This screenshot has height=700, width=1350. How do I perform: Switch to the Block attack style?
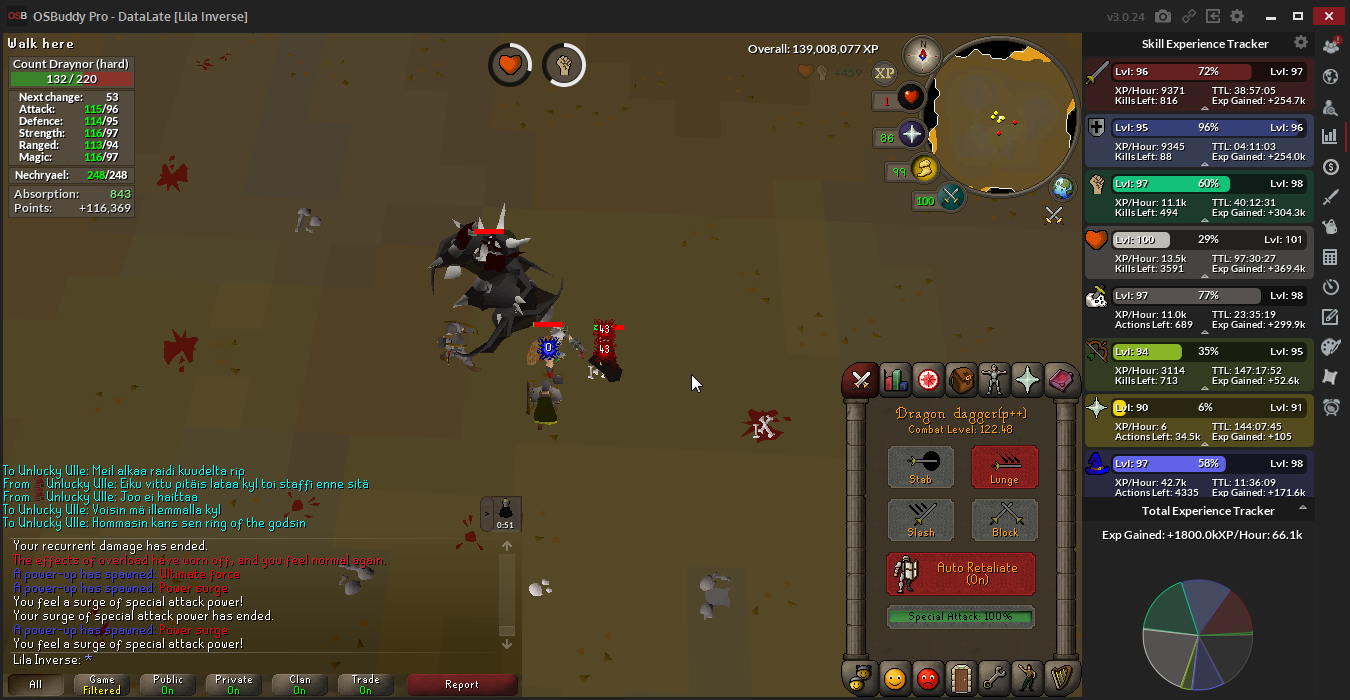pos(1004,520)
